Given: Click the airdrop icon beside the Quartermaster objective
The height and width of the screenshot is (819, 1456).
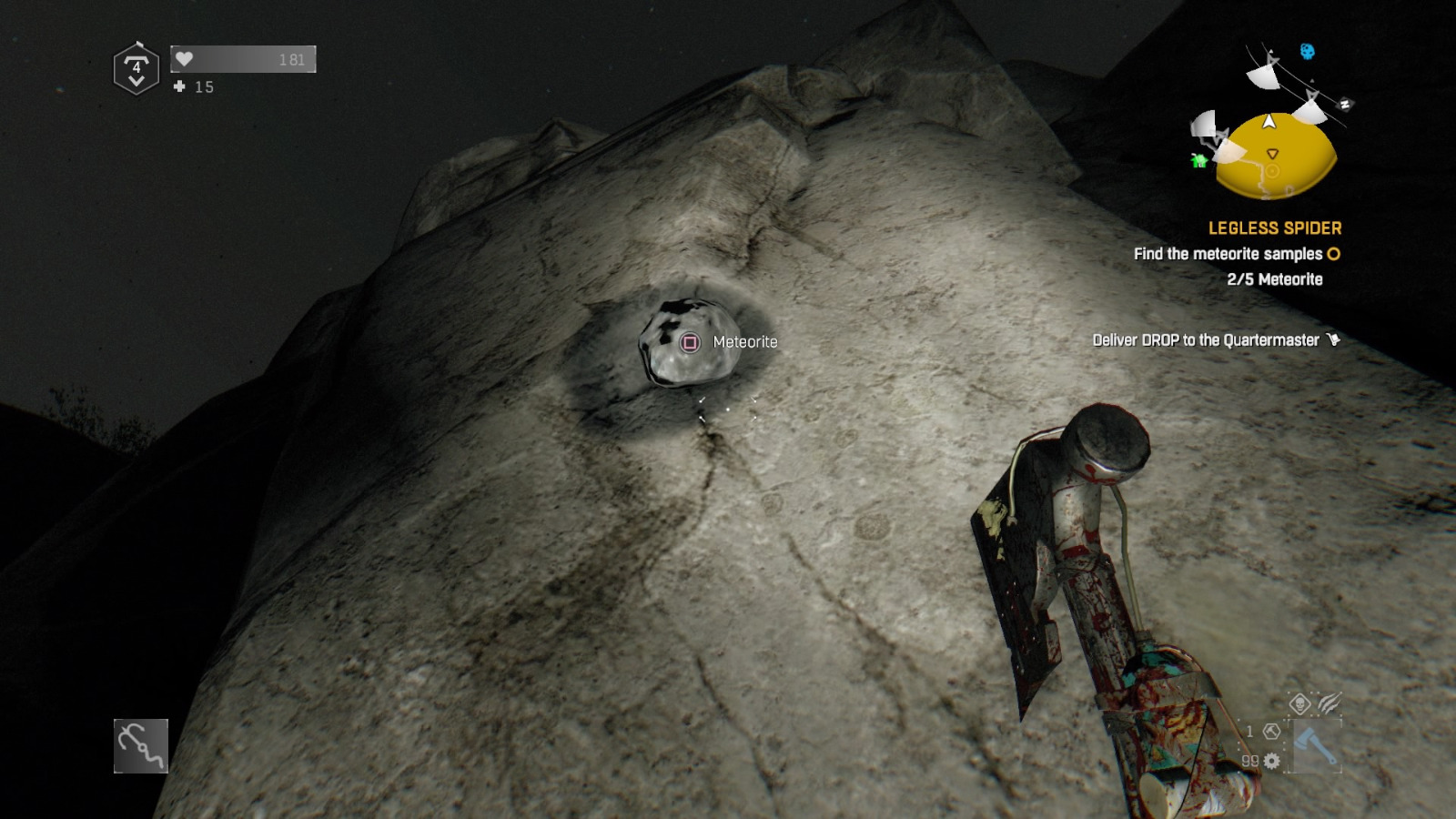Looking at the screenshot, I should point(1334,339).
